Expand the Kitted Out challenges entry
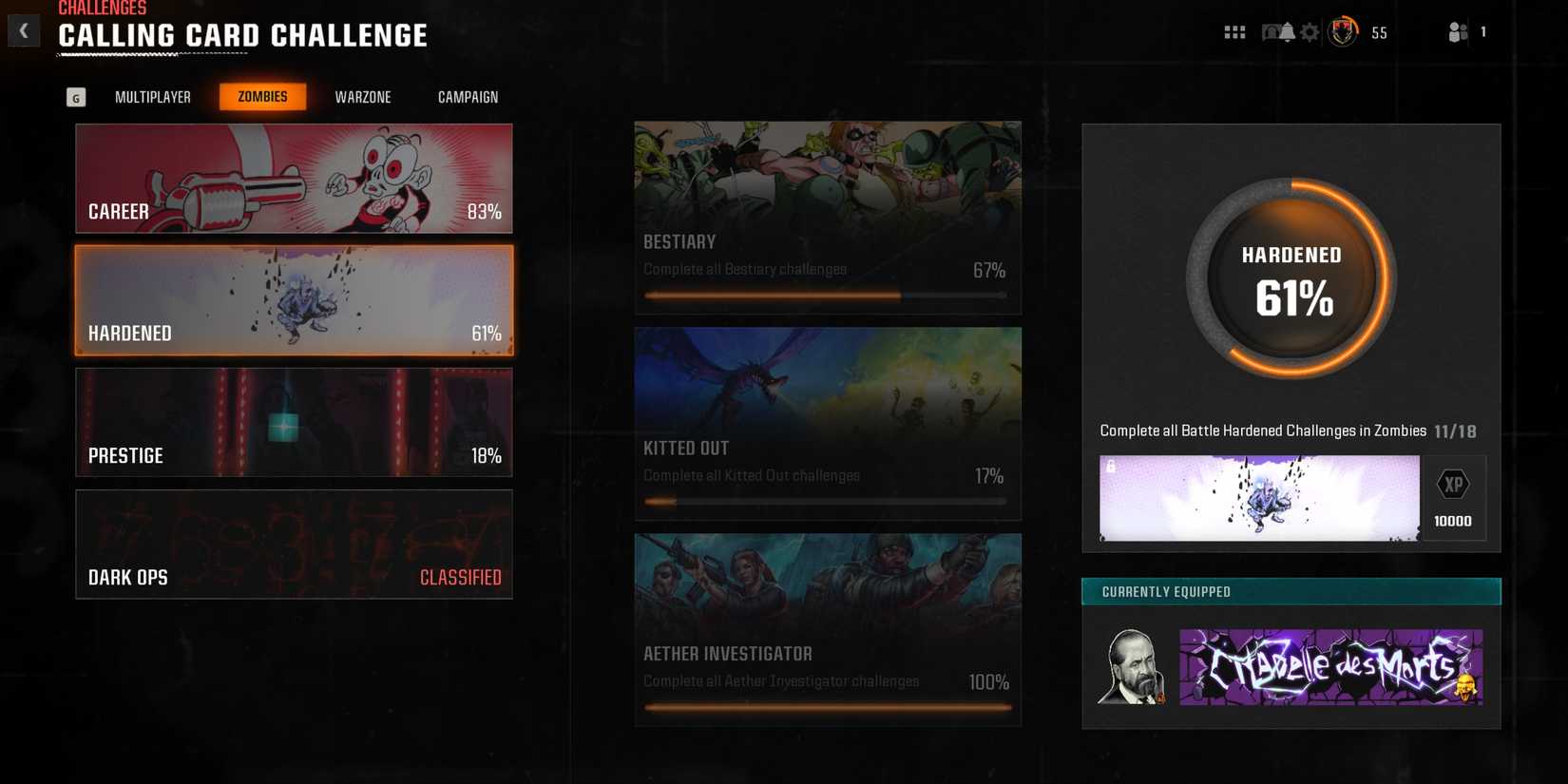 pyautogui.click(x=827, y=423)
